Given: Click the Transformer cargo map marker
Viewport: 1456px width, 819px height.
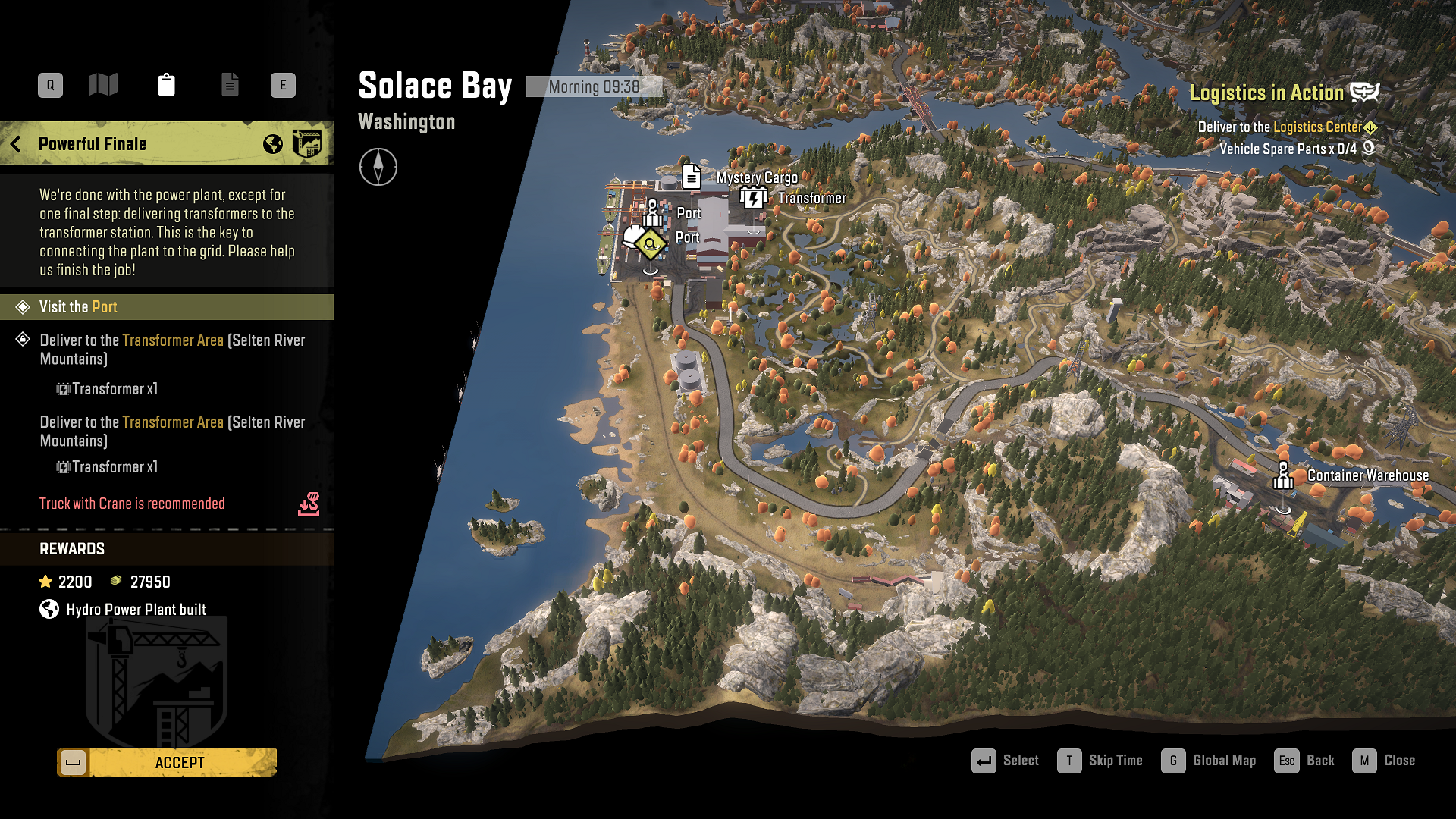Looking at the screenshot, I should point(753,199).
